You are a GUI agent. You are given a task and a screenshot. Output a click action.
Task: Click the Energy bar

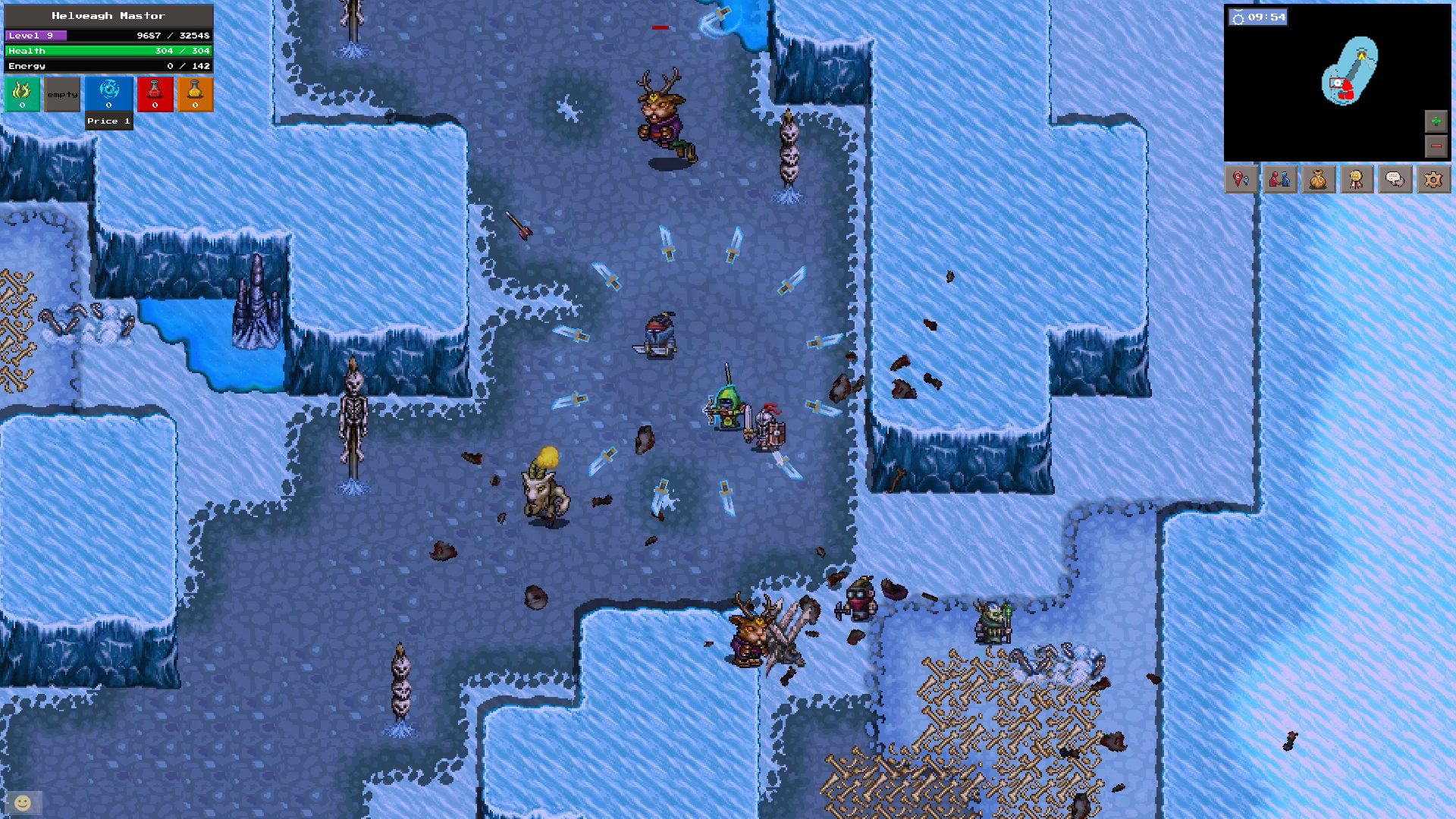pos(108,66)
